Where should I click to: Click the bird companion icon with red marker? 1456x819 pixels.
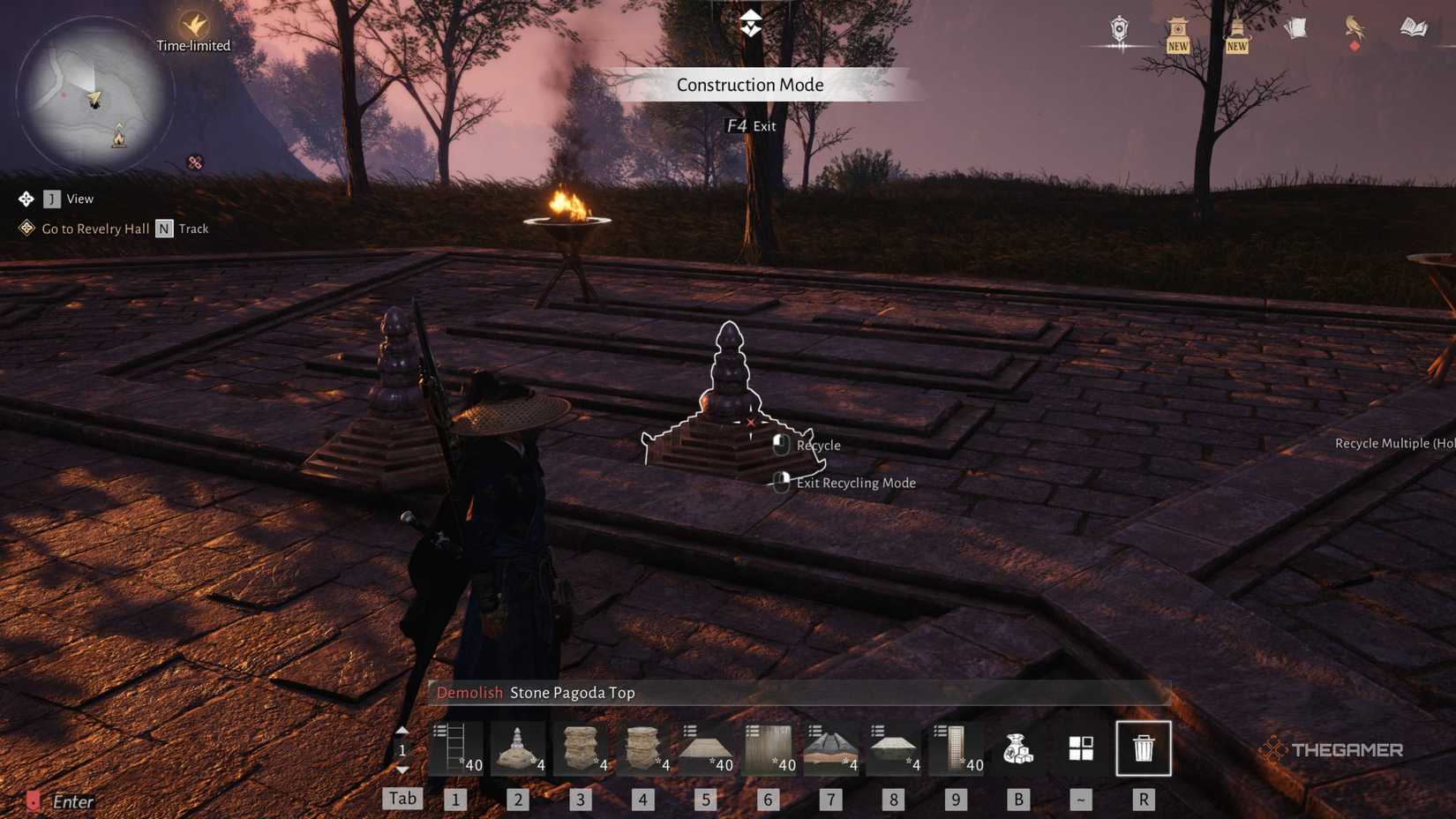[1356, 29]
